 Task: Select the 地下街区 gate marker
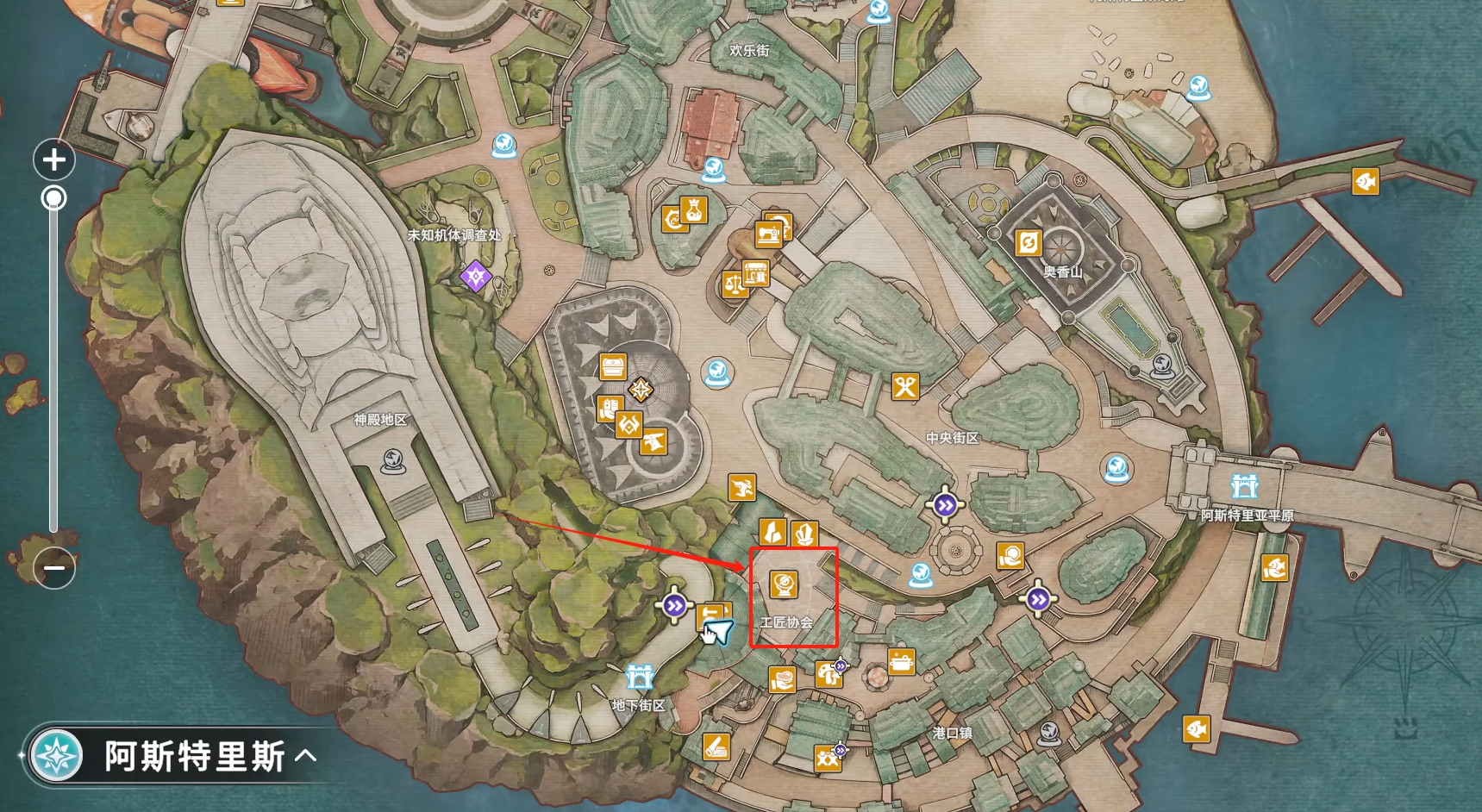point(639,677)
